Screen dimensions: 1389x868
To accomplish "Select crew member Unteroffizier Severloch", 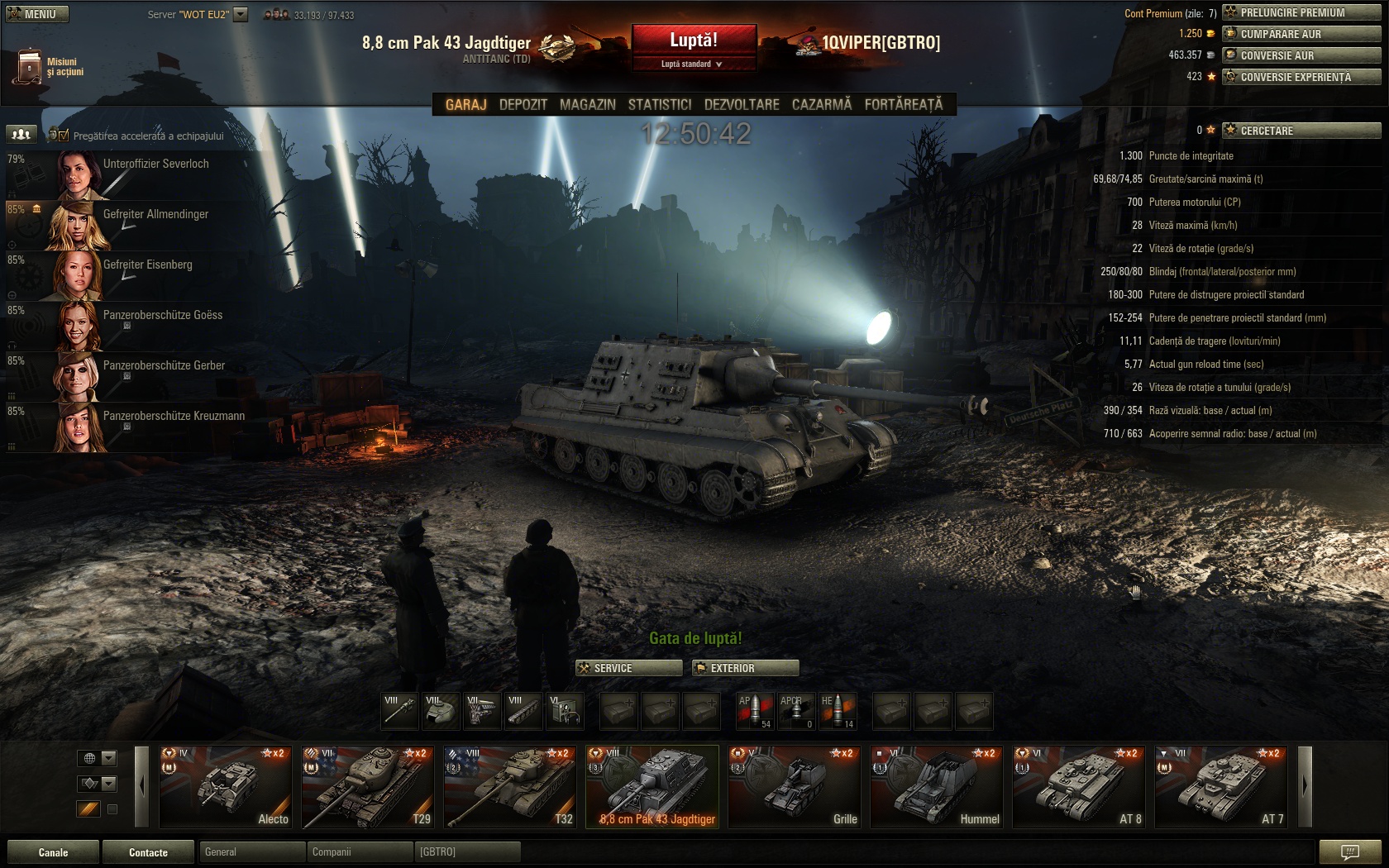I will [155, 165].
